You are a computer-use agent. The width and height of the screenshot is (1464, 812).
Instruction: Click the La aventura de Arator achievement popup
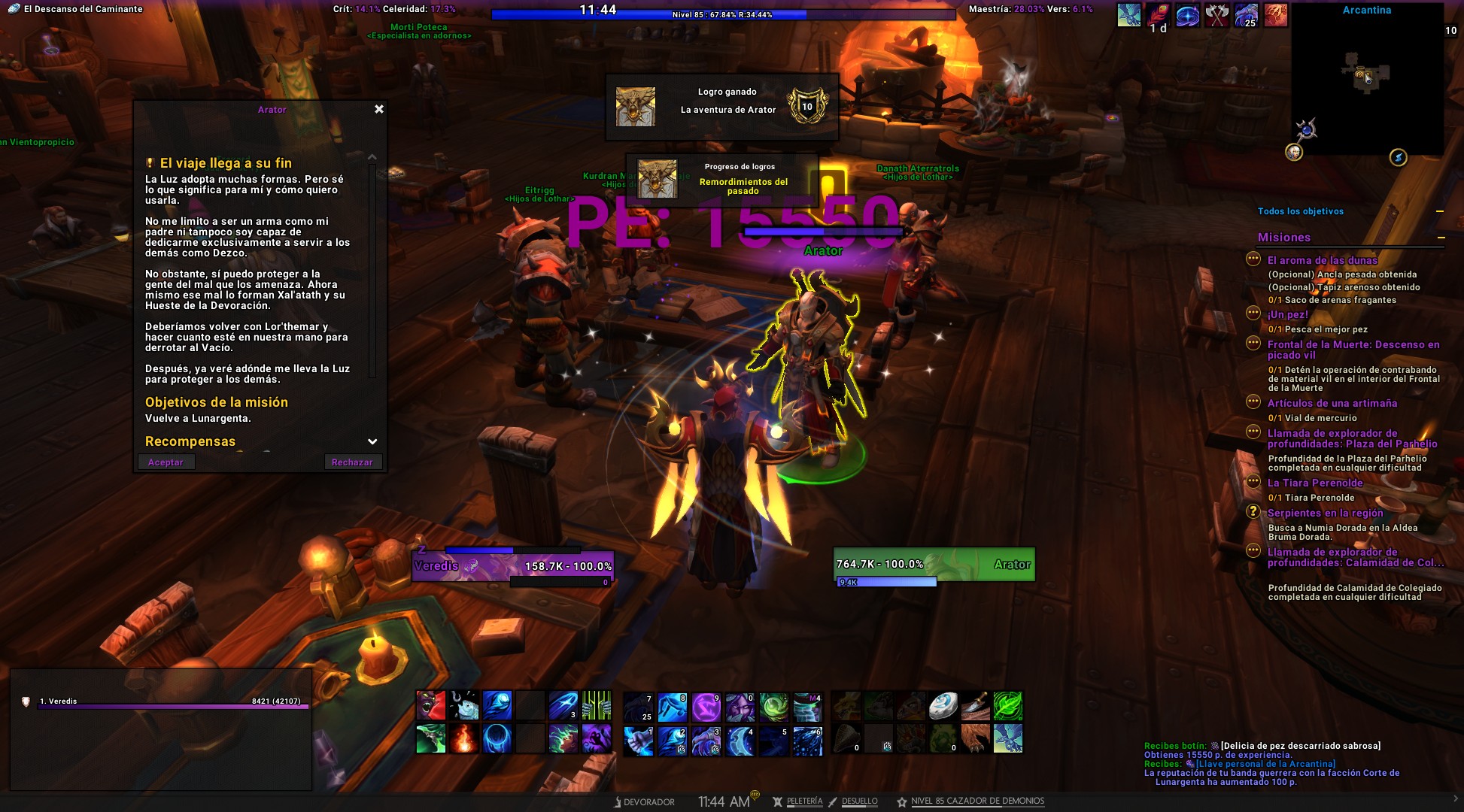coord(721,106)
